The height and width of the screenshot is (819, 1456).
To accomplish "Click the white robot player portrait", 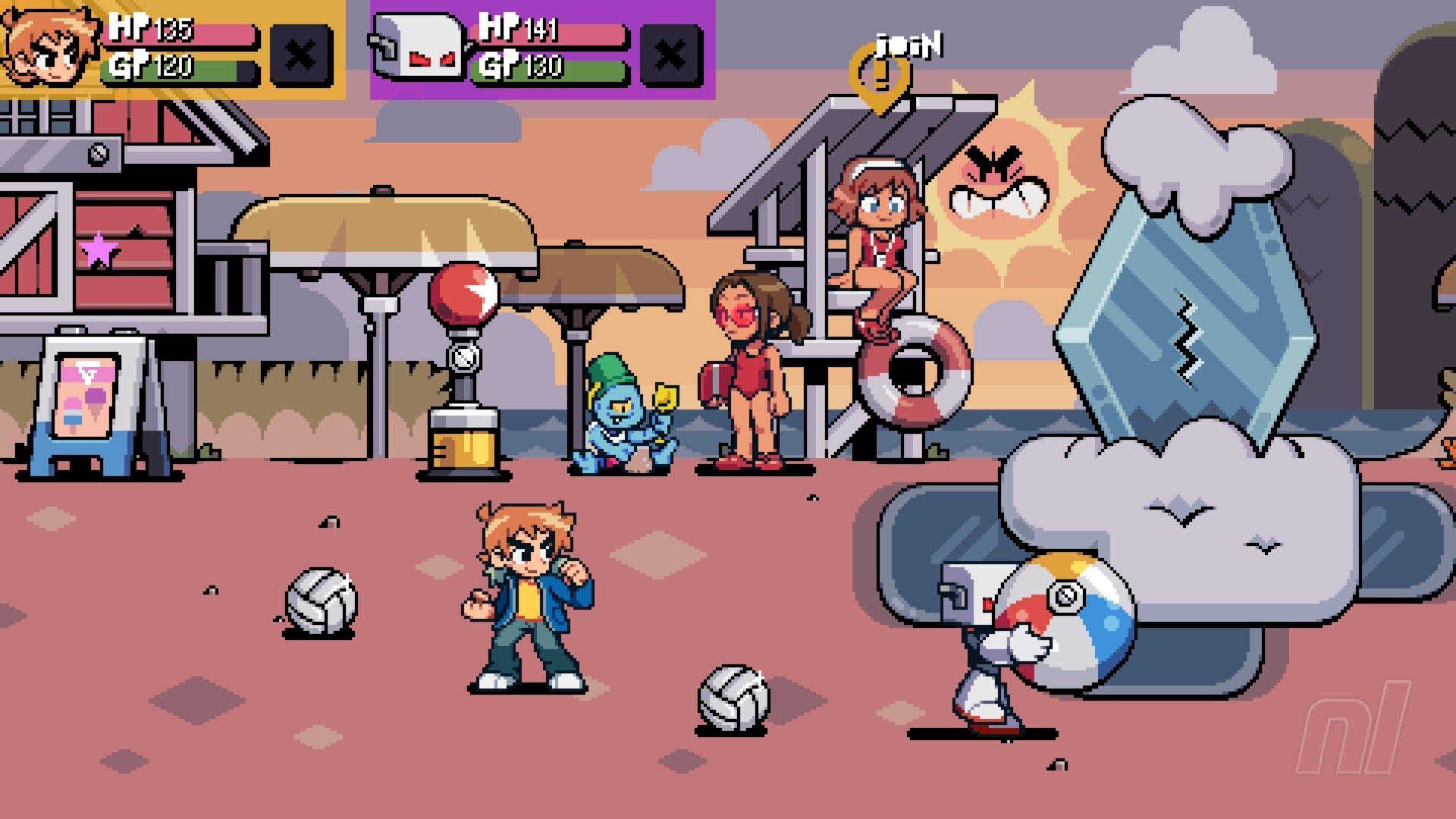I will pos(418,47).
